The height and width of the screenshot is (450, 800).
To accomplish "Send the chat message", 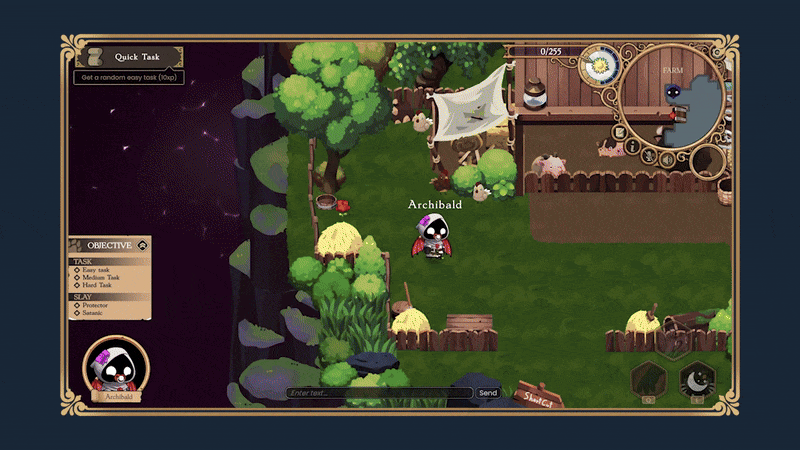I will click(x=488, y=393).
